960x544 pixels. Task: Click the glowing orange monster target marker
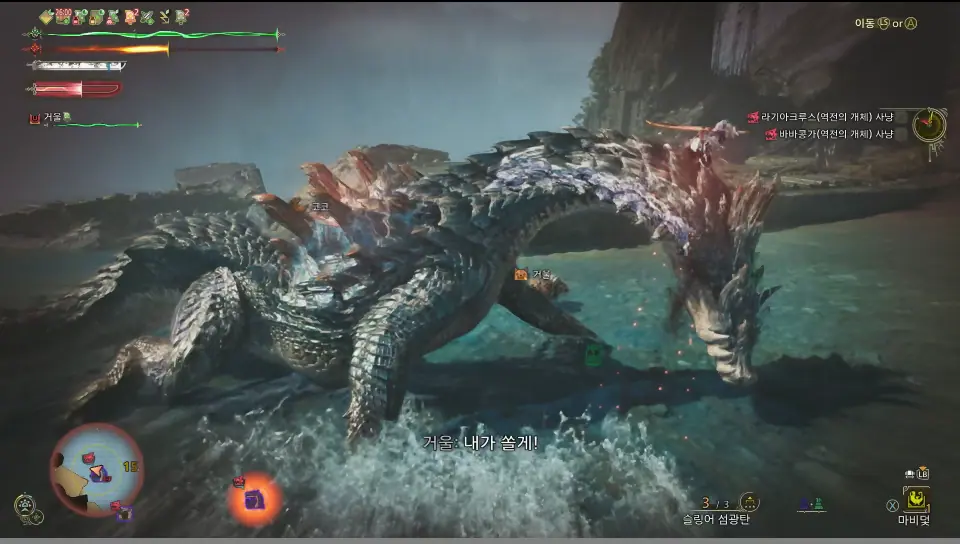[254, 498]
